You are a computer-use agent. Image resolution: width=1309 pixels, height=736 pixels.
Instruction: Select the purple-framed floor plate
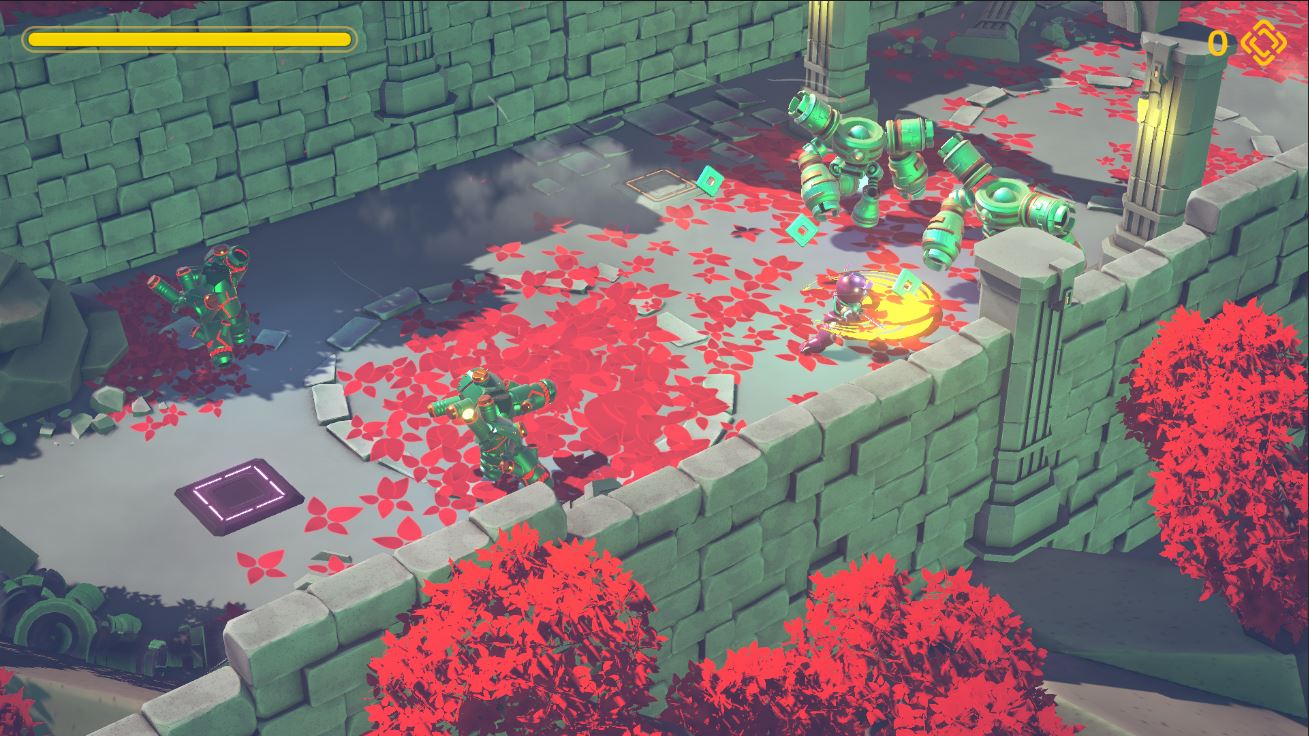click(x=238, y=494)
